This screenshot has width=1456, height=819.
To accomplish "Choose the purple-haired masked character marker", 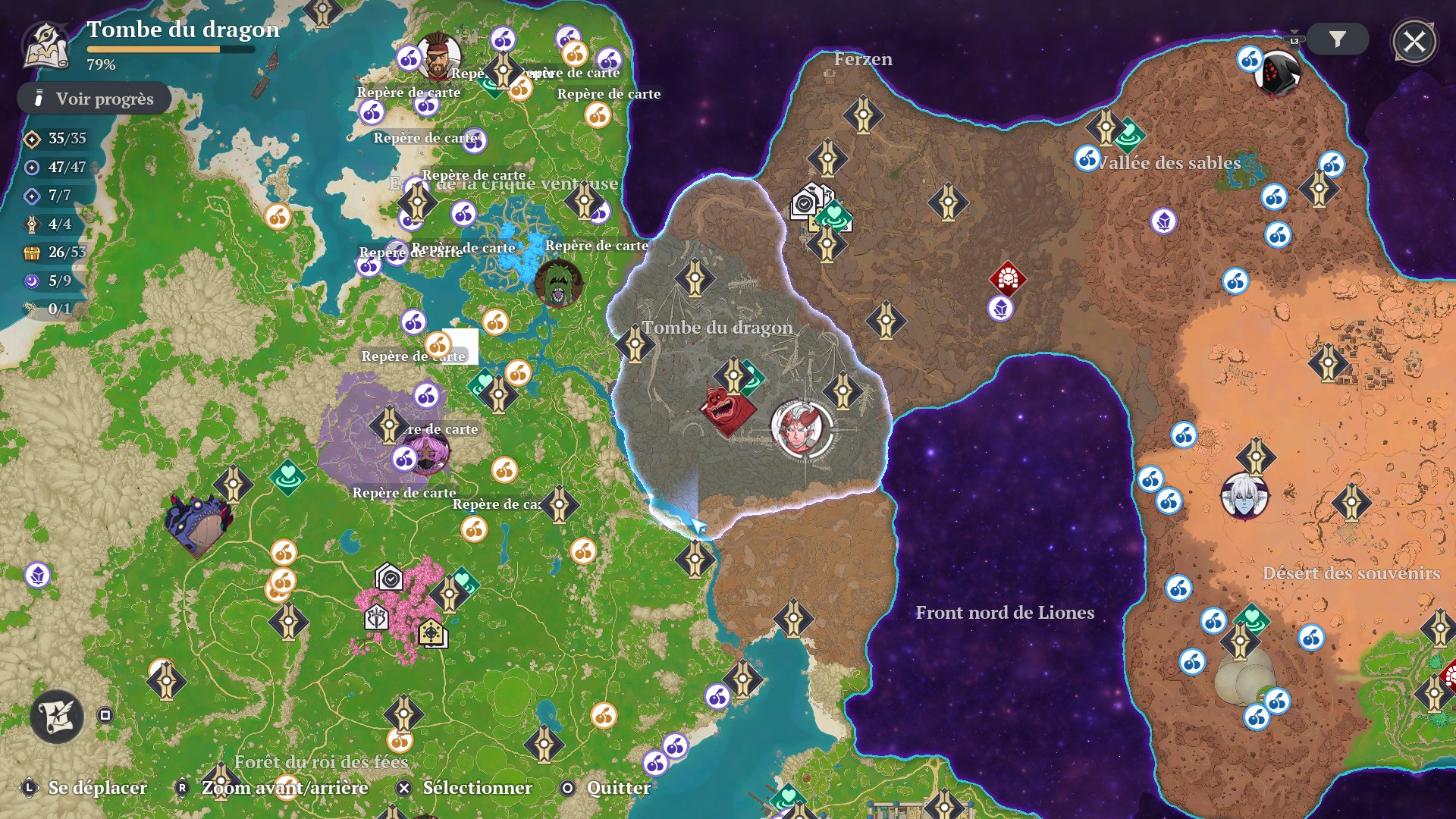I will (427, 452).
